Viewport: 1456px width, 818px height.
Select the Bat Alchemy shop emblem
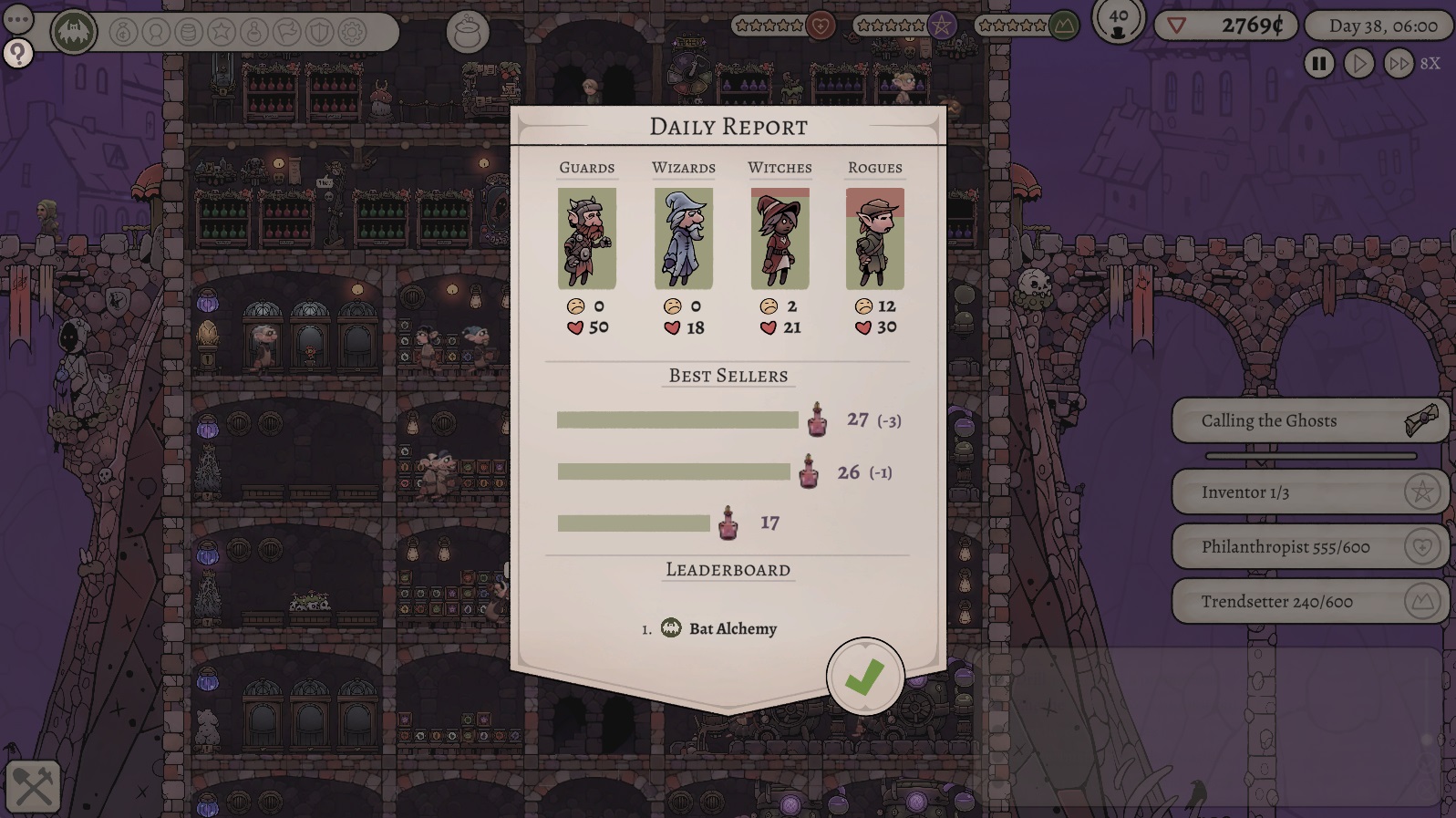pos(73,33)
